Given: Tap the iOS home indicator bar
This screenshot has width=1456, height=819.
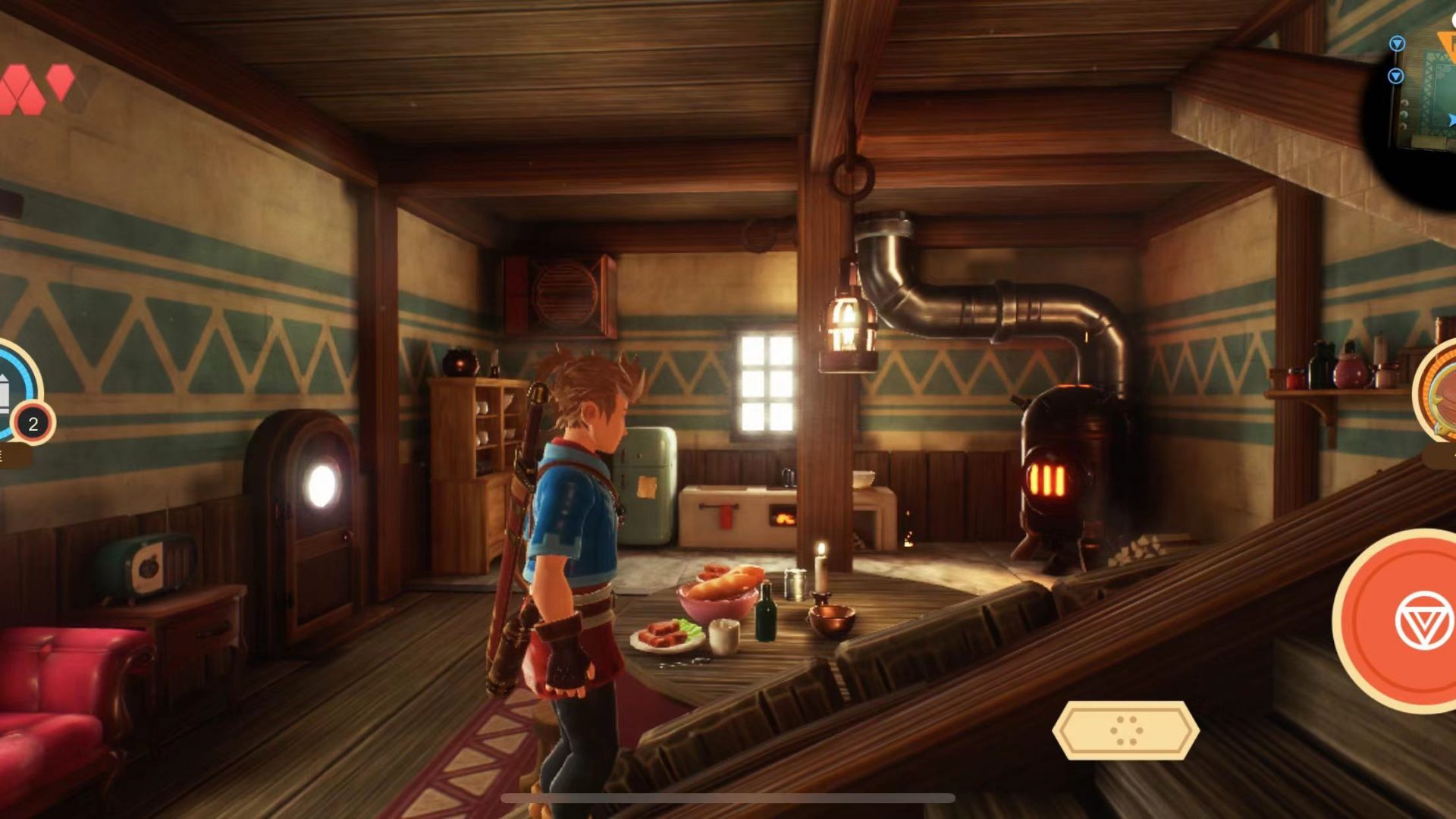Looking at the screenshot, I should (728, 798).
